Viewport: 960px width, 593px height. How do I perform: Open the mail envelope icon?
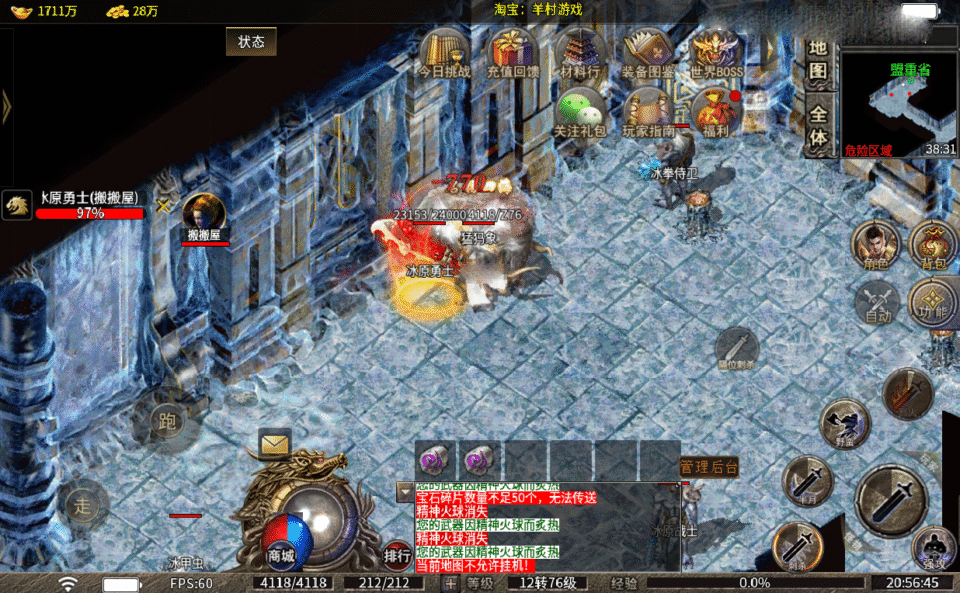click(x=275, y=441)
